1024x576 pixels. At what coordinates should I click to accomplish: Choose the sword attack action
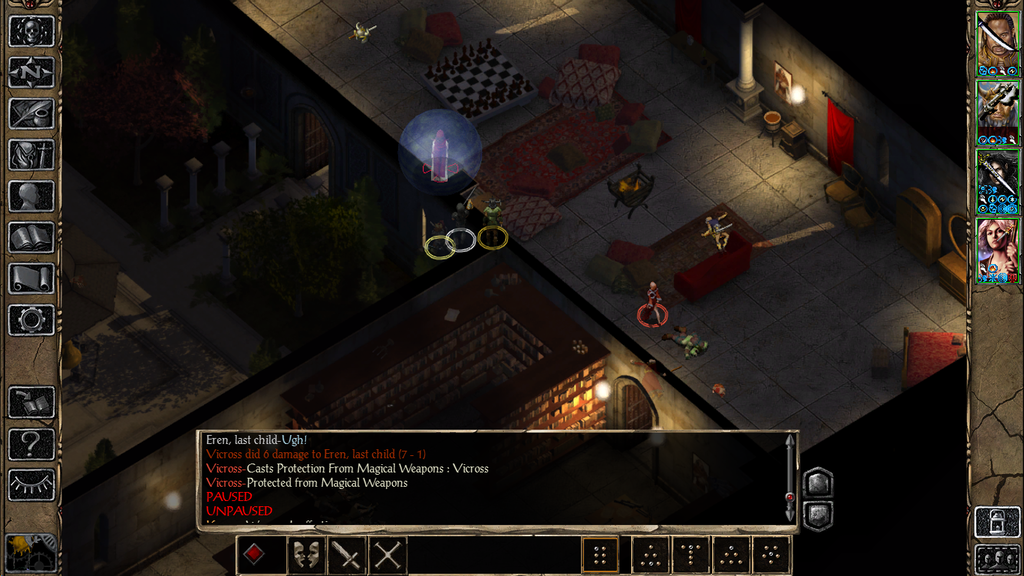coord(346,554)
